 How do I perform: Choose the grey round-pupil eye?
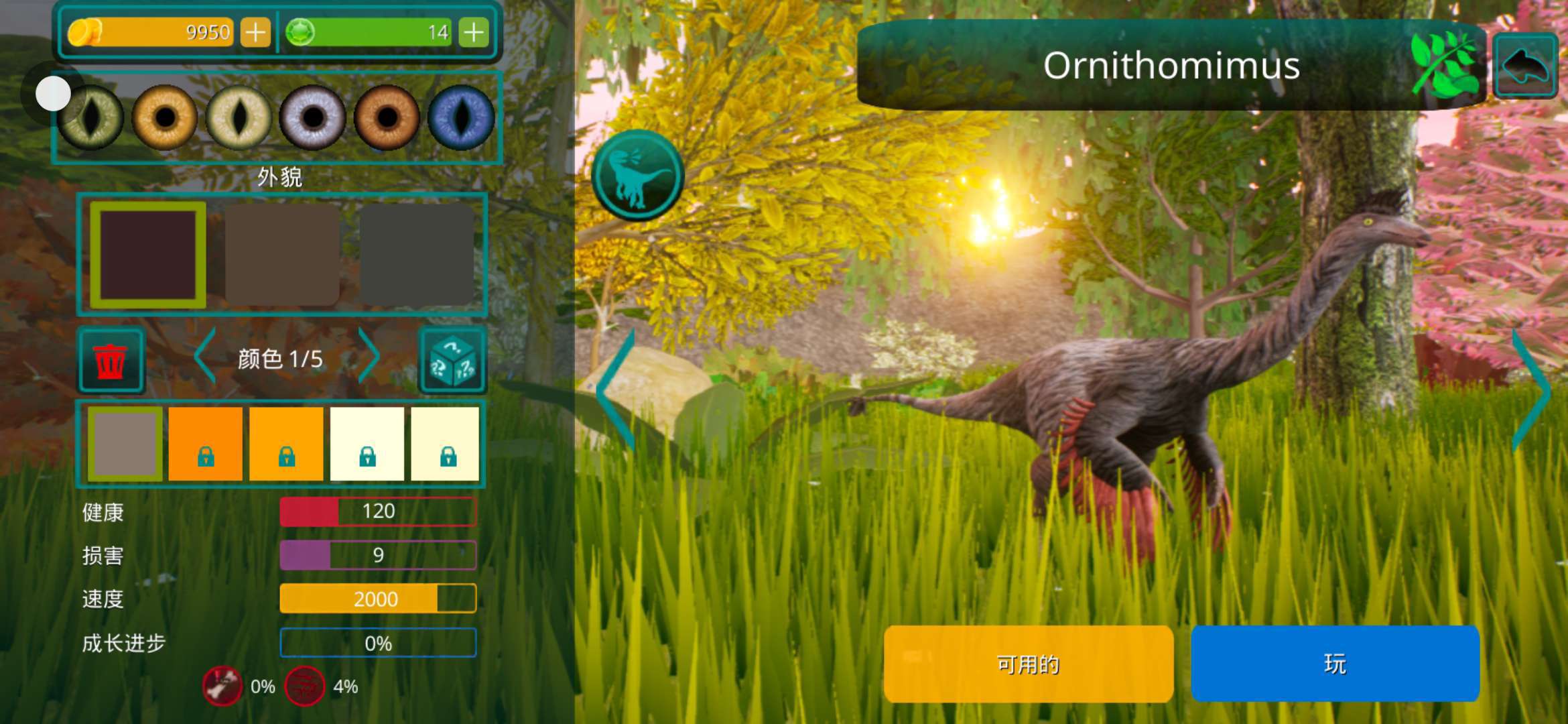pyautogui.click(x=312, y=118)
